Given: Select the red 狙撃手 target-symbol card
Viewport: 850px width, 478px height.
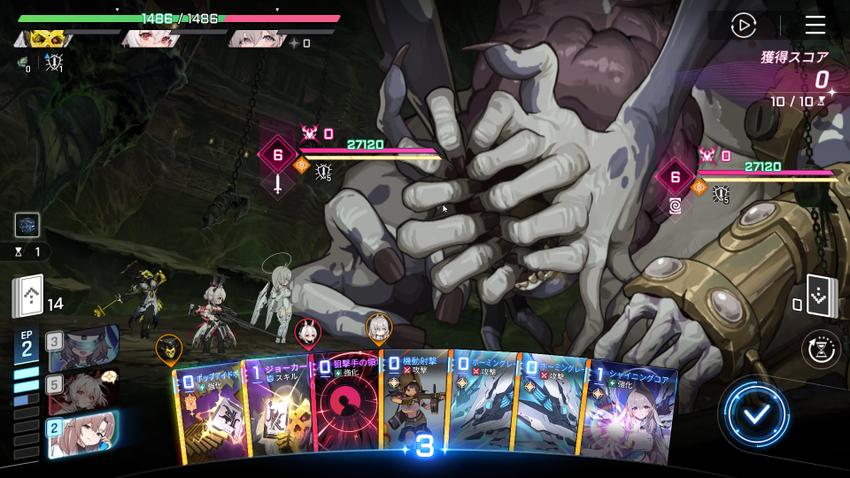Looking at the screenshot, I should [x=346, y=410].
